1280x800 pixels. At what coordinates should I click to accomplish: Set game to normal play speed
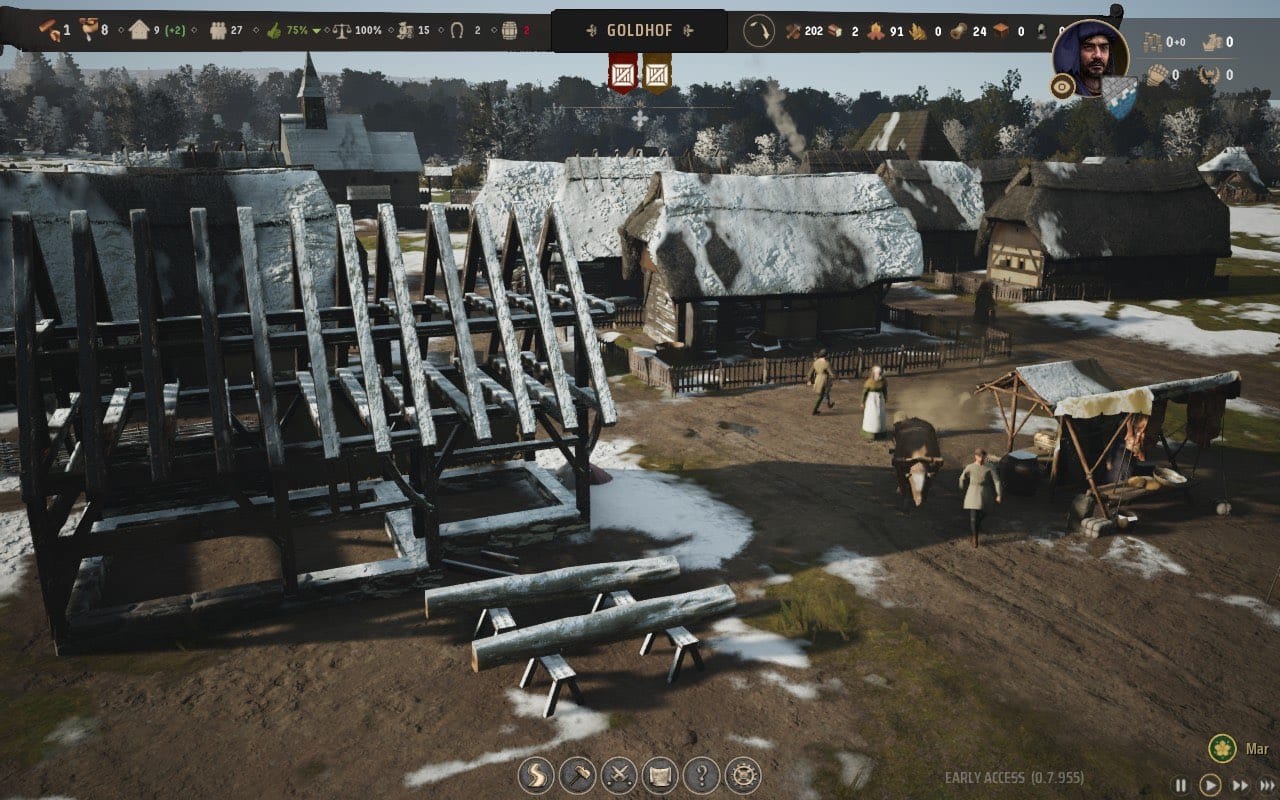1210,785
